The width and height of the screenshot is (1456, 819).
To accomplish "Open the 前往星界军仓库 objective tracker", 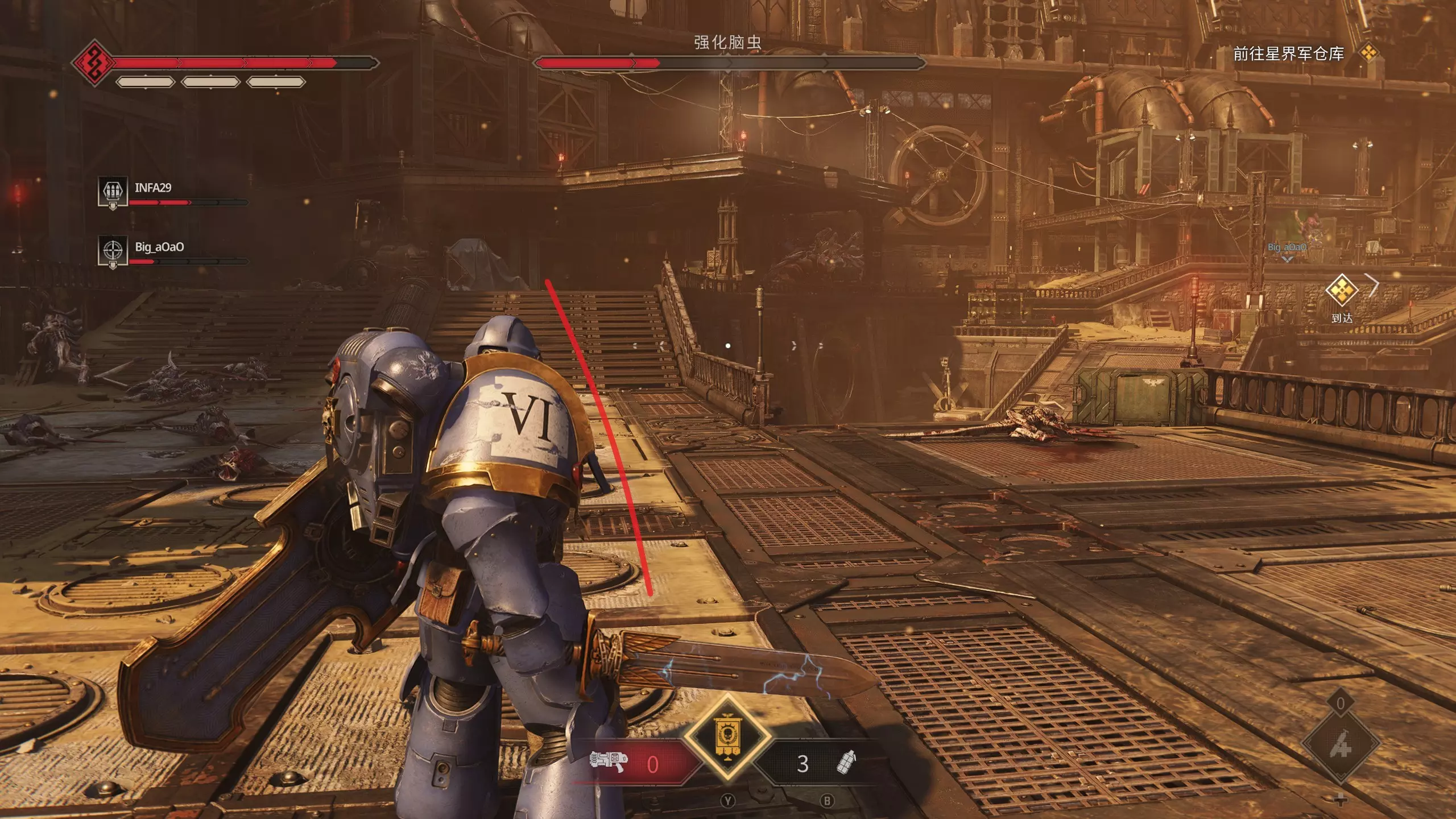I will pyautogui.click(x=1288, y=53).
